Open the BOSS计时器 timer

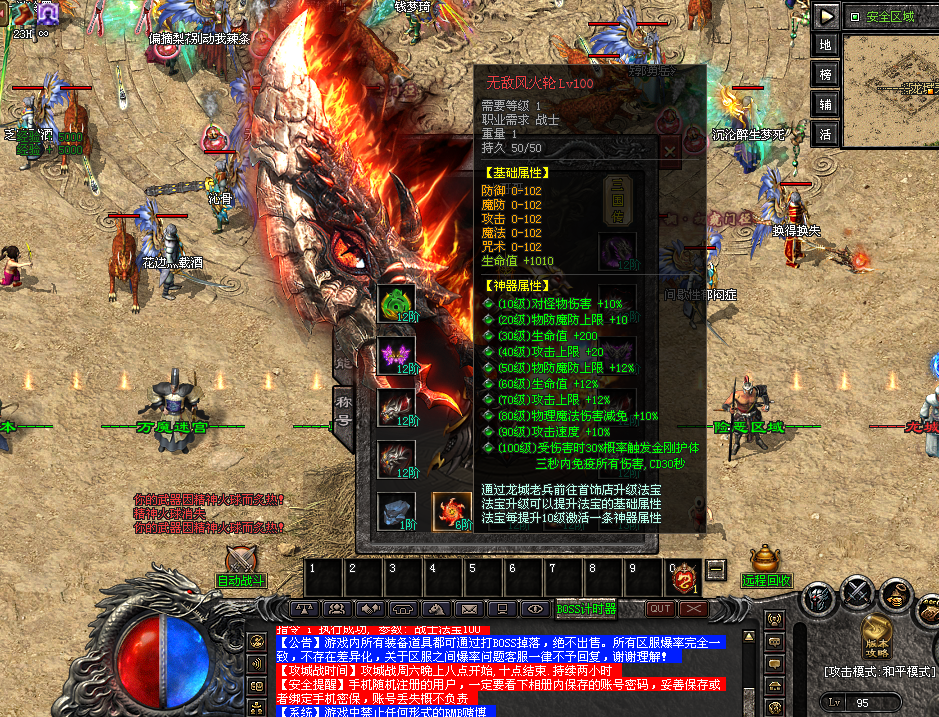(x=586, y=608)
